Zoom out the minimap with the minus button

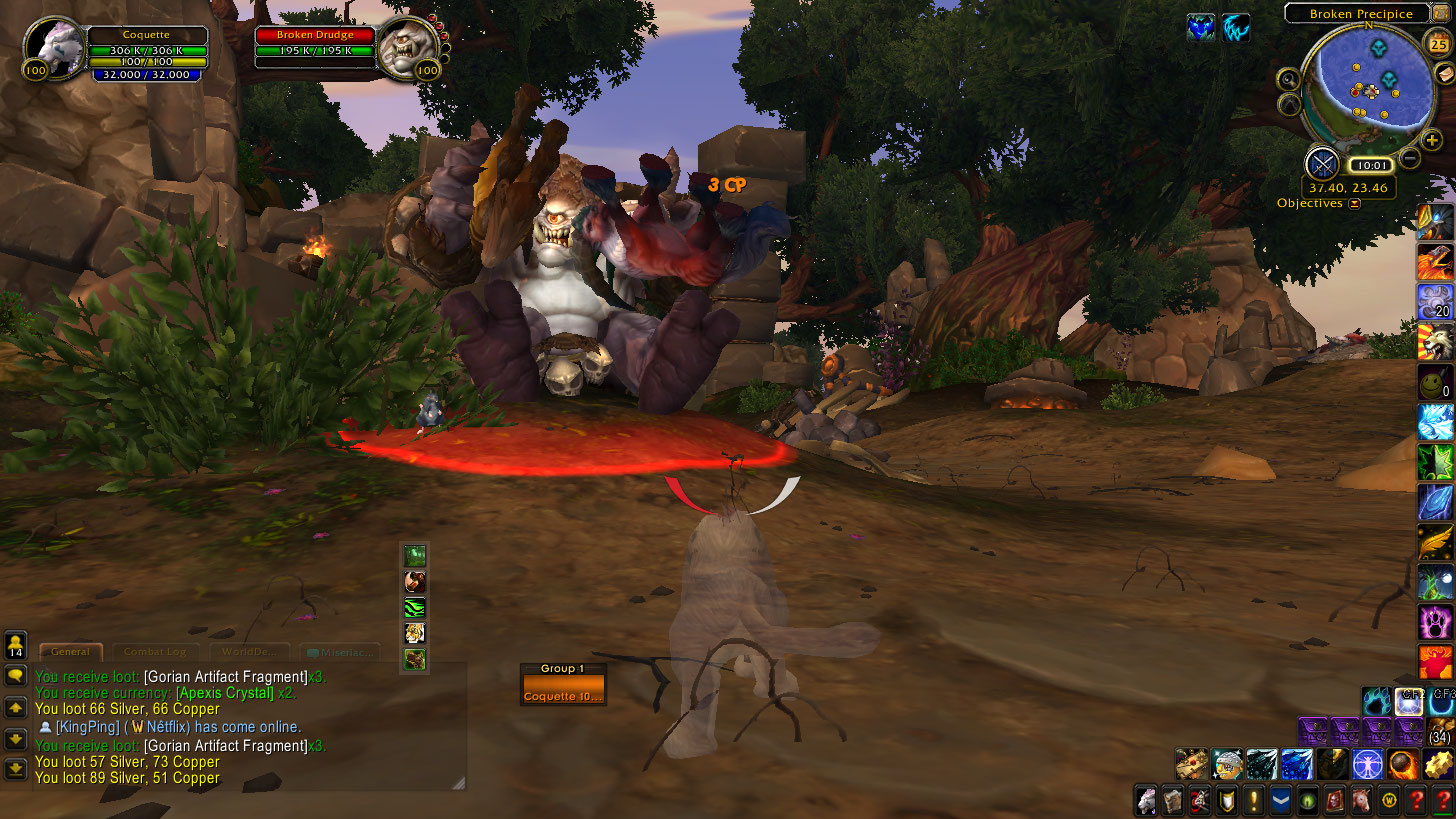click(1410, 157)
